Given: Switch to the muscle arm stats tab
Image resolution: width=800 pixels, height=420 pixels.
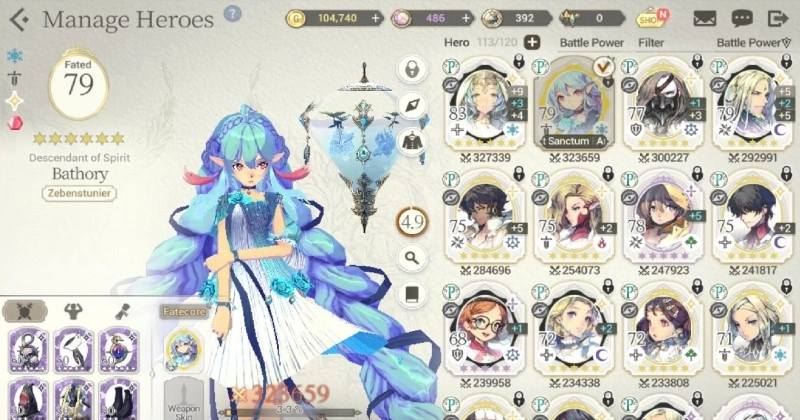Looking at the screenshot, I should [x=72, y=311].
